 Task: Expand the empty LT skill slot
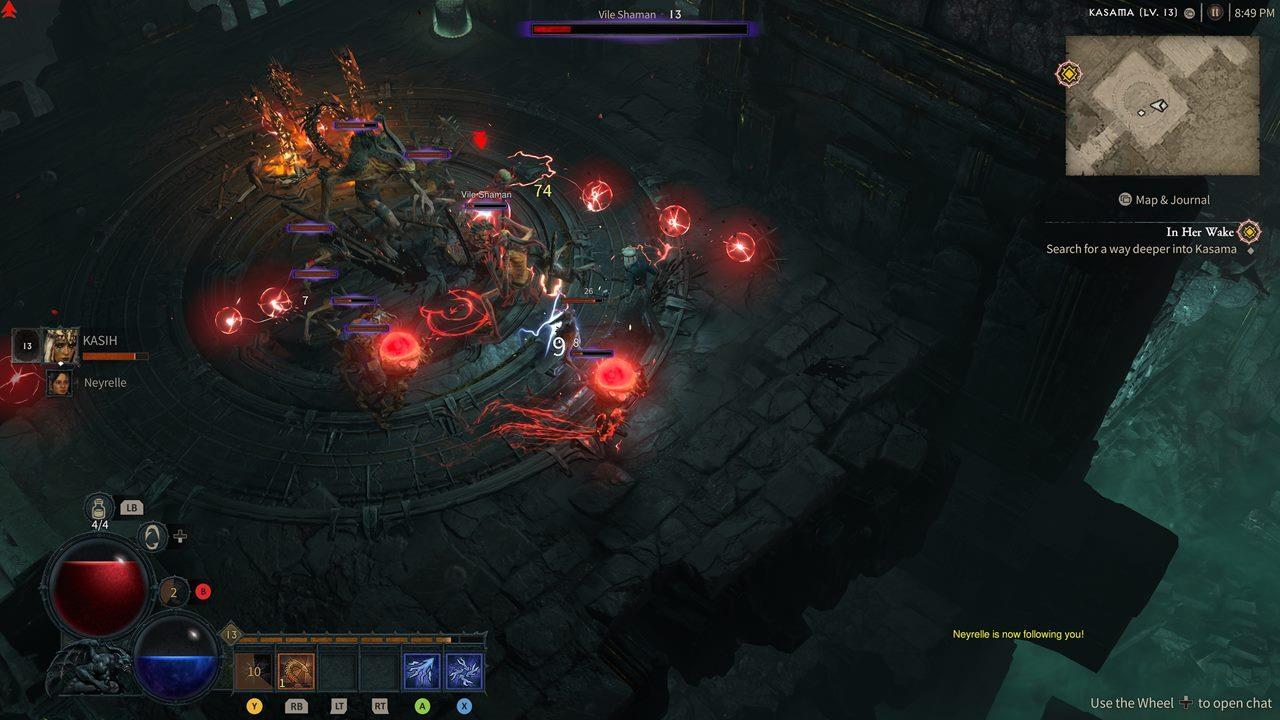(x=338, y=670)
